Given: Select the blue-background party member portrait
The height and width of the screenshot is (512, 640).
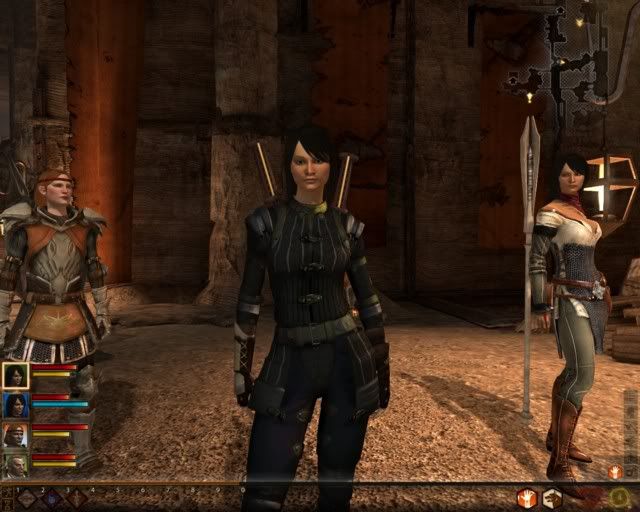Looking at the screenshot, I should point(15,405).
